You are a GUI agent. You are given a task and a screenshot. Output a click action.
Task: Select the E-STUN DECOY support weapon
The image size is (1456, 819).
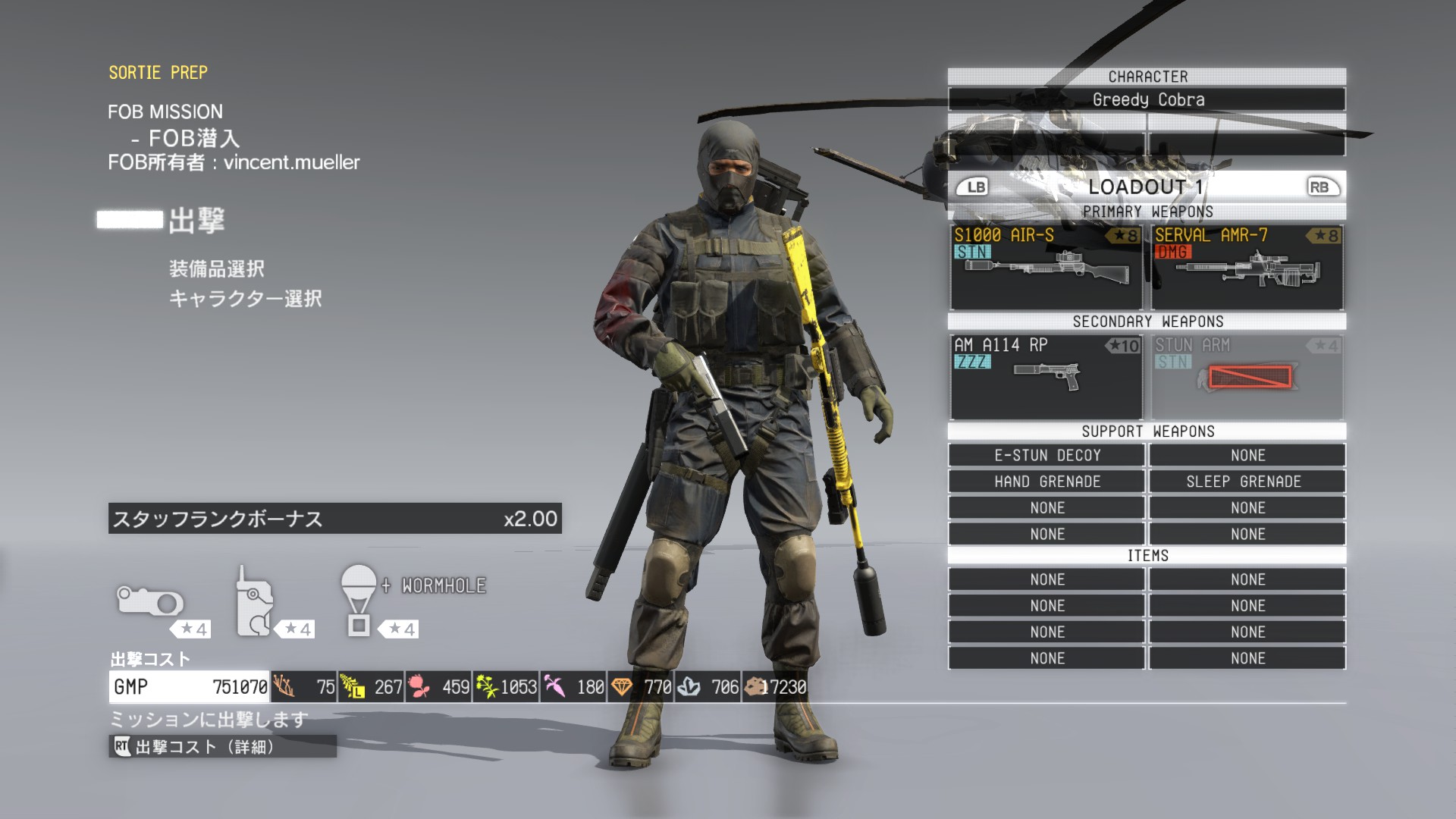pyautogui.click(x=1046, y=455)
